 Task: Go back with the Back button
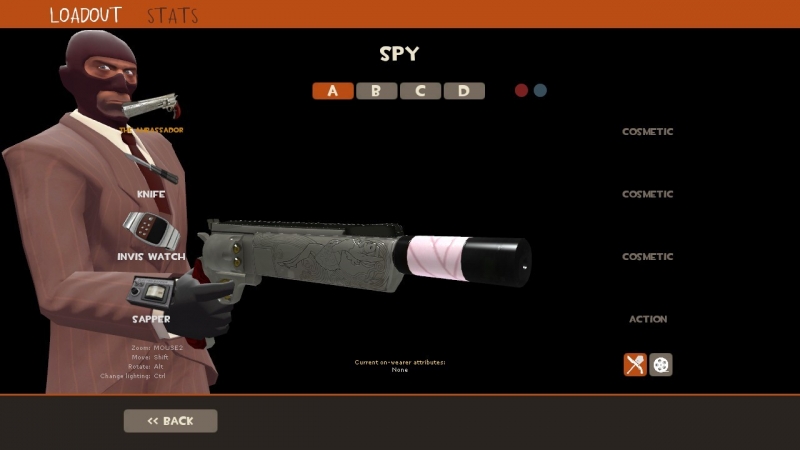point(170,421)
